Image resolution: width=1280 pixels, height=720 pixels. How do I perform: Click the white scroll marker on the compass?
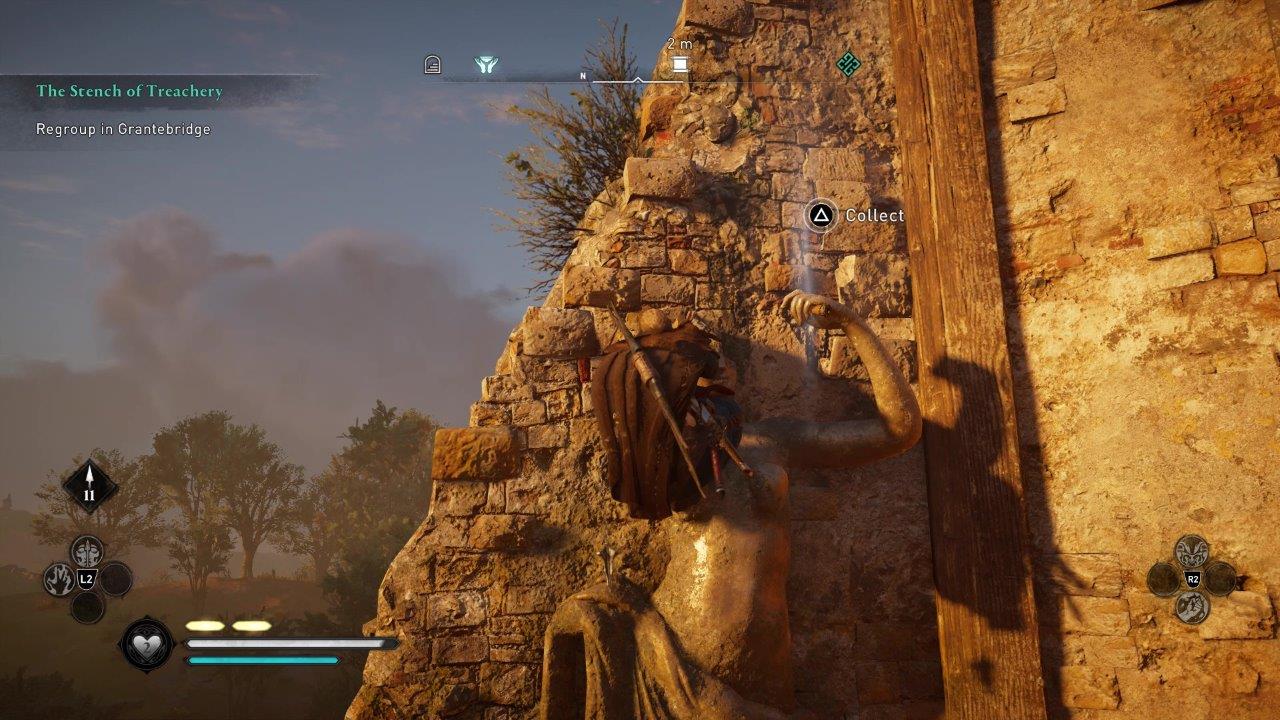coord(680,65)
